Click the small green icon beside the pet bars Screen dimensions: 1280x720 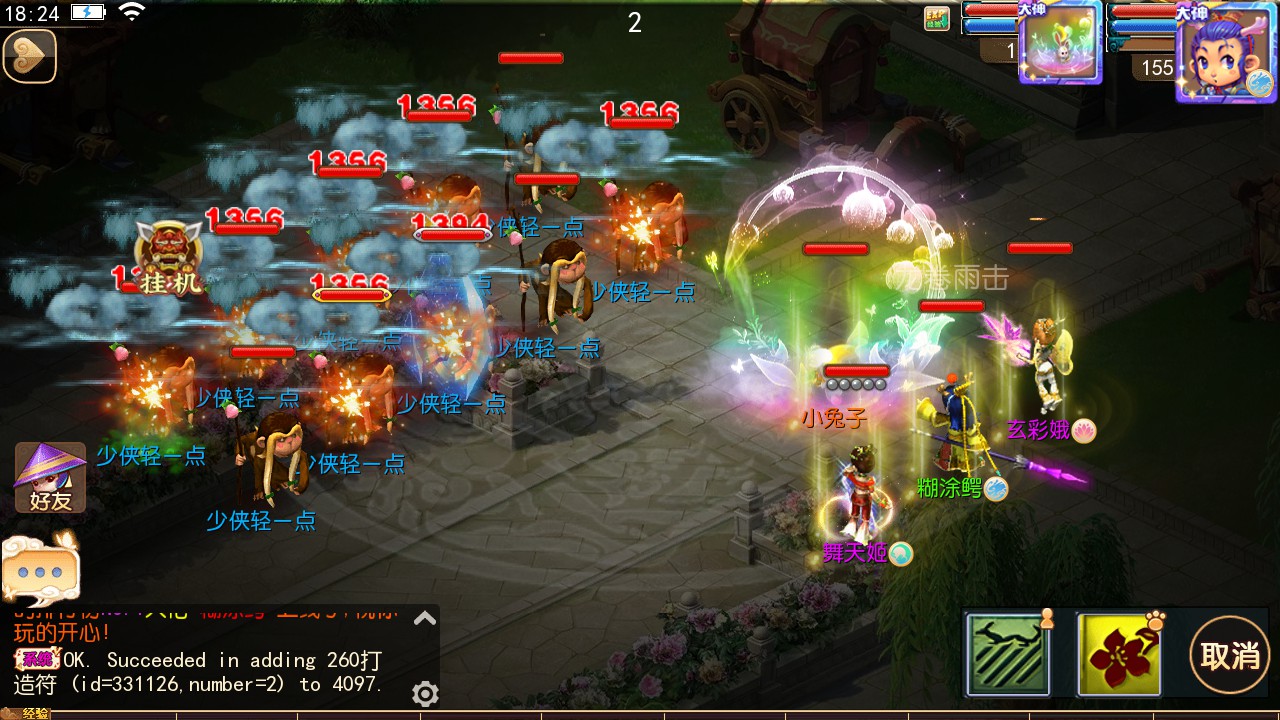coord(937,19)
